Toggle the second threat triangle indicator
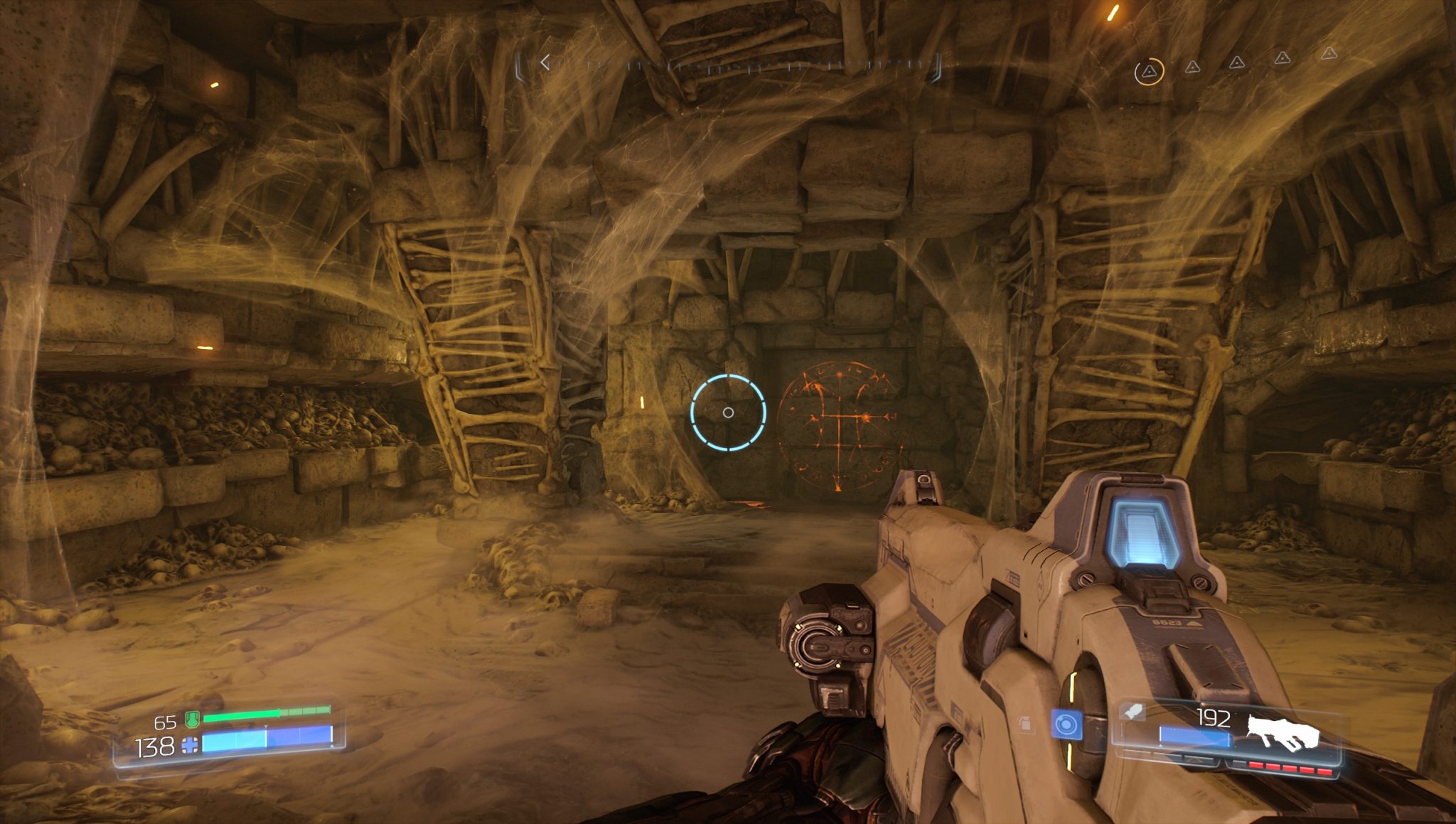The image size is (1456, 824). point(1192,68)
